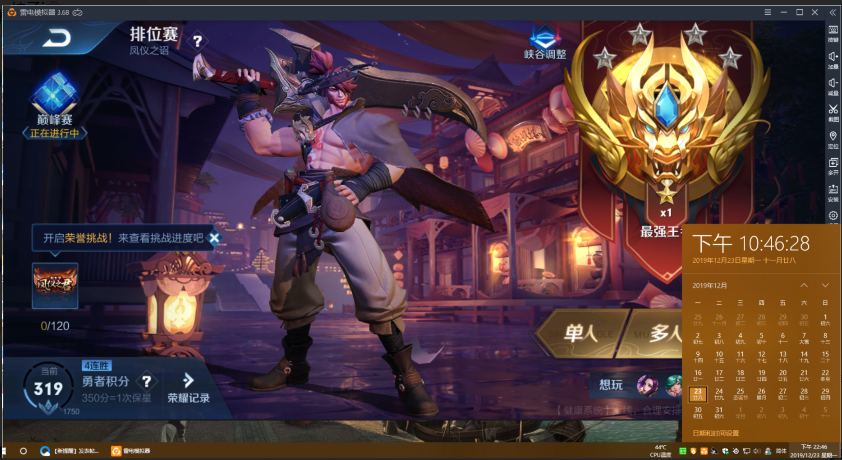Go back using the arrow button

pos(59,39)
